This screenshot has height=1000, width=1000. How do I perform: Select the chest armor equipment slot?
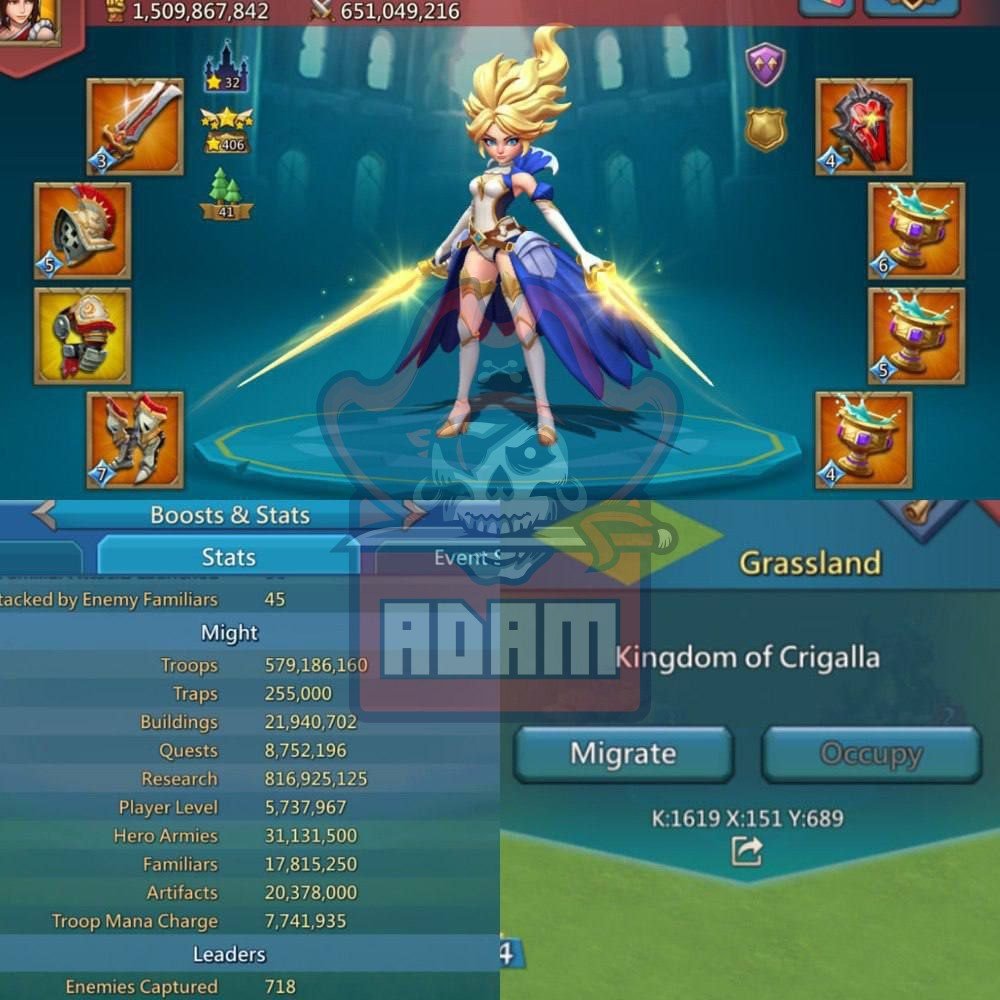coord(83,336)
